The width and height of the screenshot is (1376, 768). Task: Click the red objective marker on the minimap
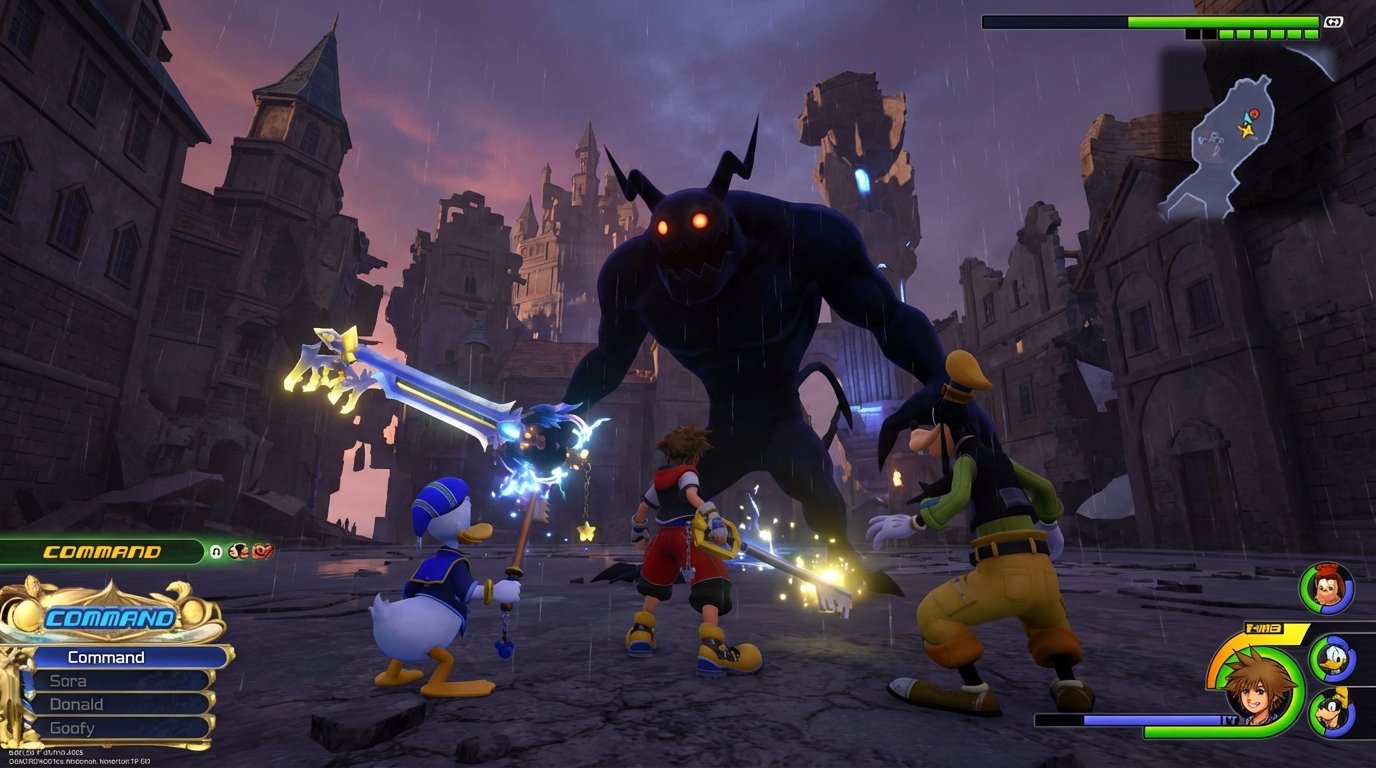tap(1254, 114)
